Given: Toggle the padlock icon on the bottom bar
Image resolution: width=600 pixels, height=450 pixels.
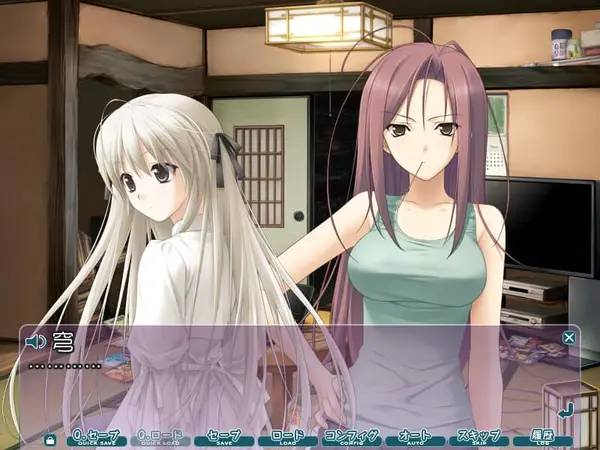Looking at the screenshot, I should (50, 438).
